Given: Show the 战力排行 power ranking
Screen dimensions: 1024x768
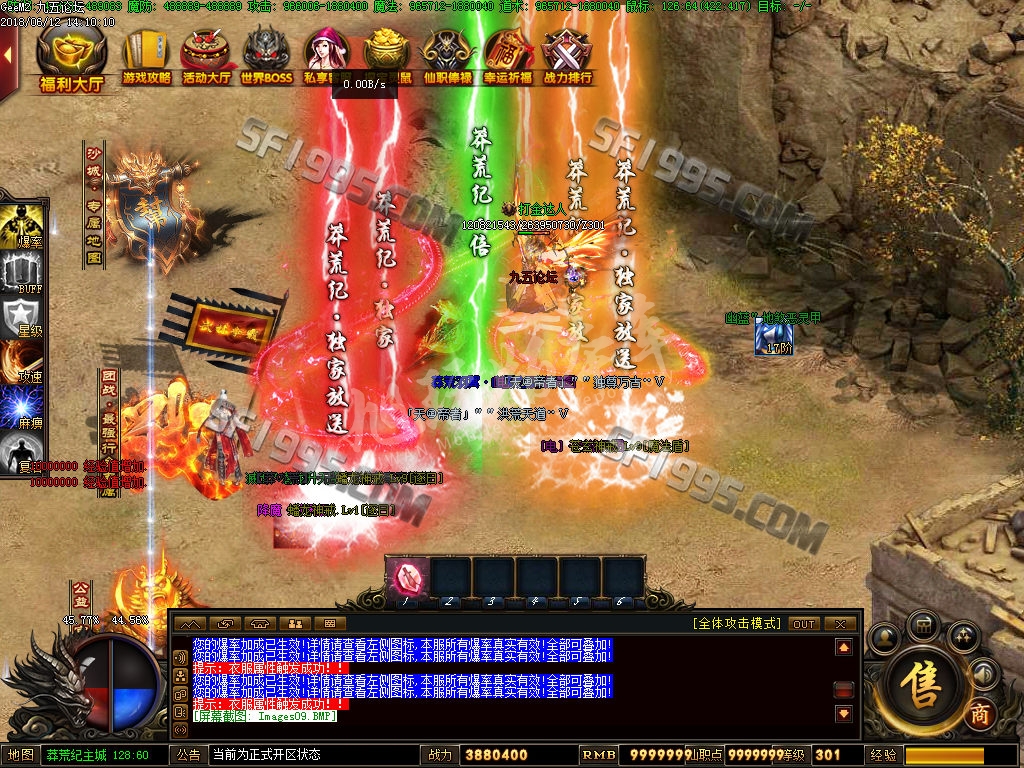Looking at the screenshot, I should point(567,57).
